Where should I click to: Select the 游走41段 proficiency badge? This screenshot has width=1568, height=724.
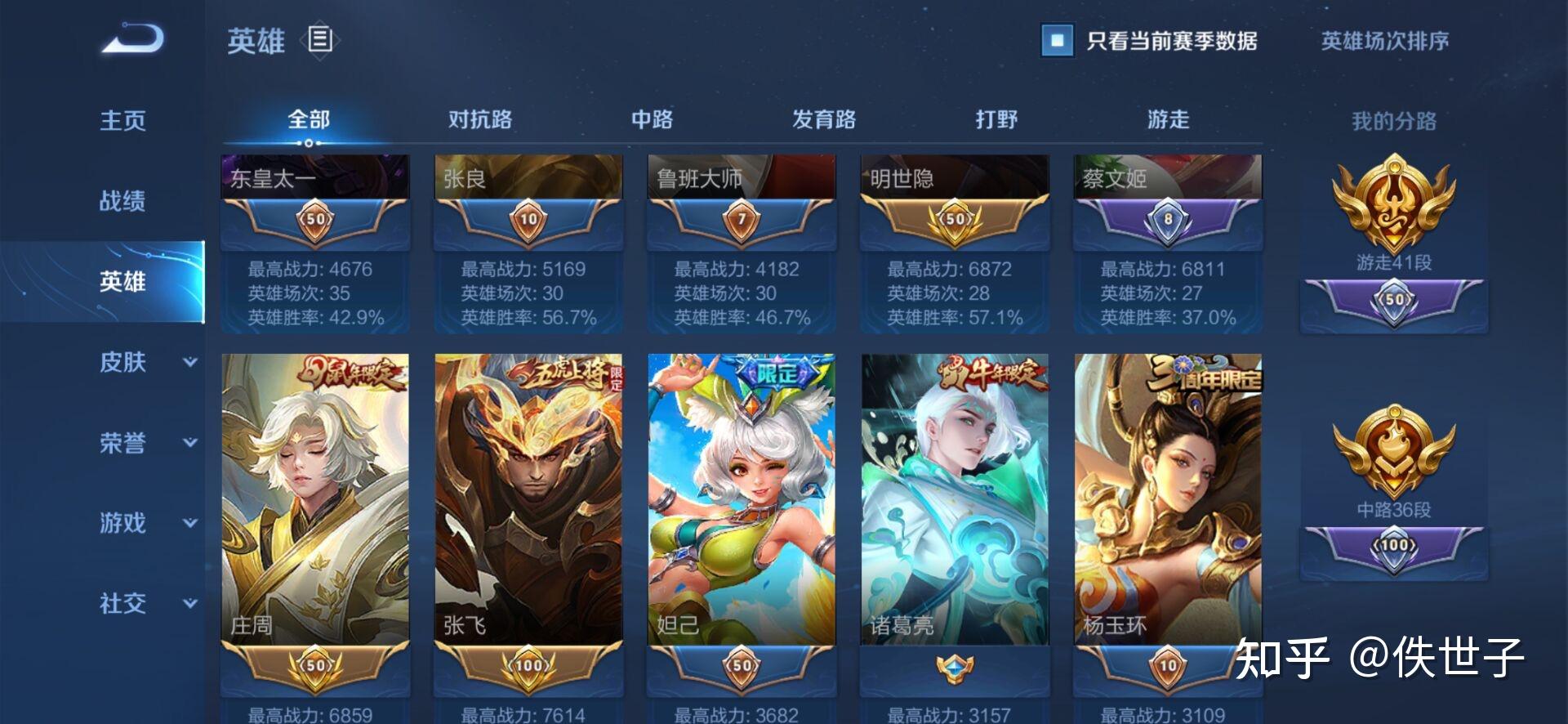1394,204
